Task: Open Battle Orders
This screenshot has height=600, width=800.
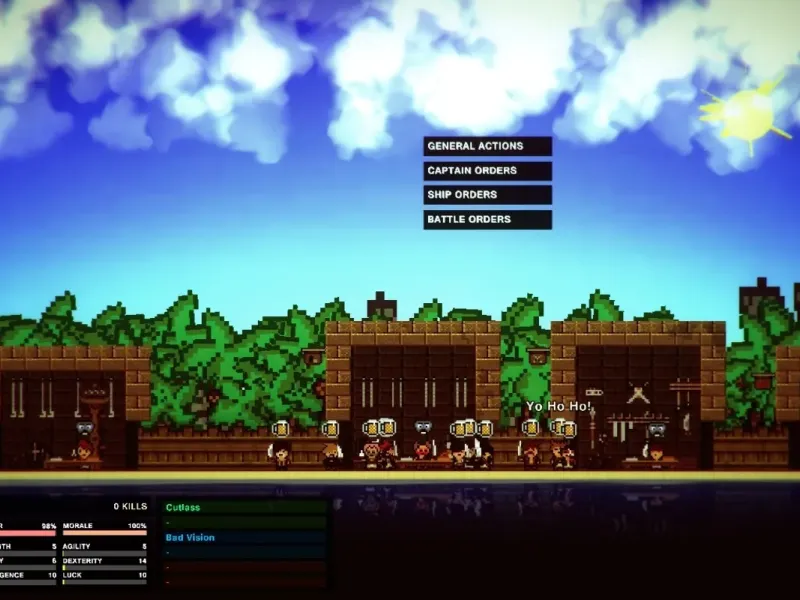Action: 487,220
